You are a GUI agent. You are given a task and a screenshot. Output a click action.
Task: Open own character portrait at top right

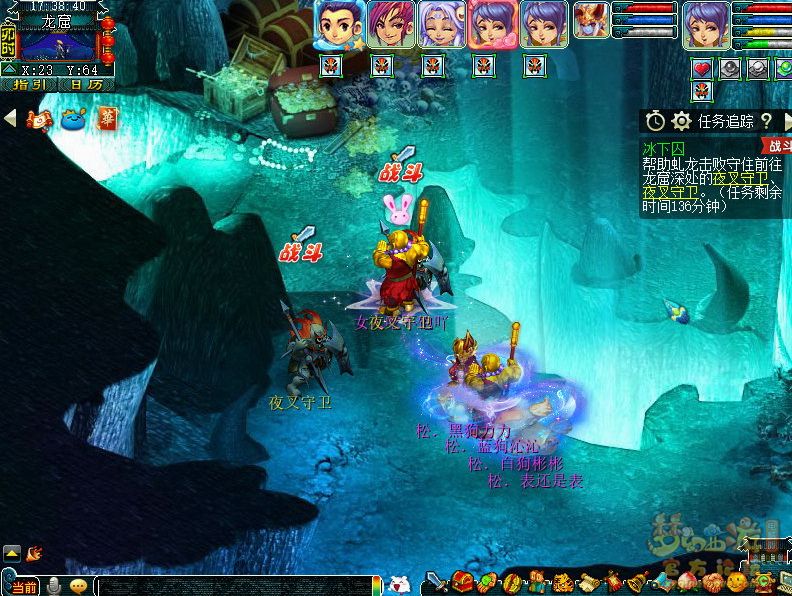[x=707, y=24]
